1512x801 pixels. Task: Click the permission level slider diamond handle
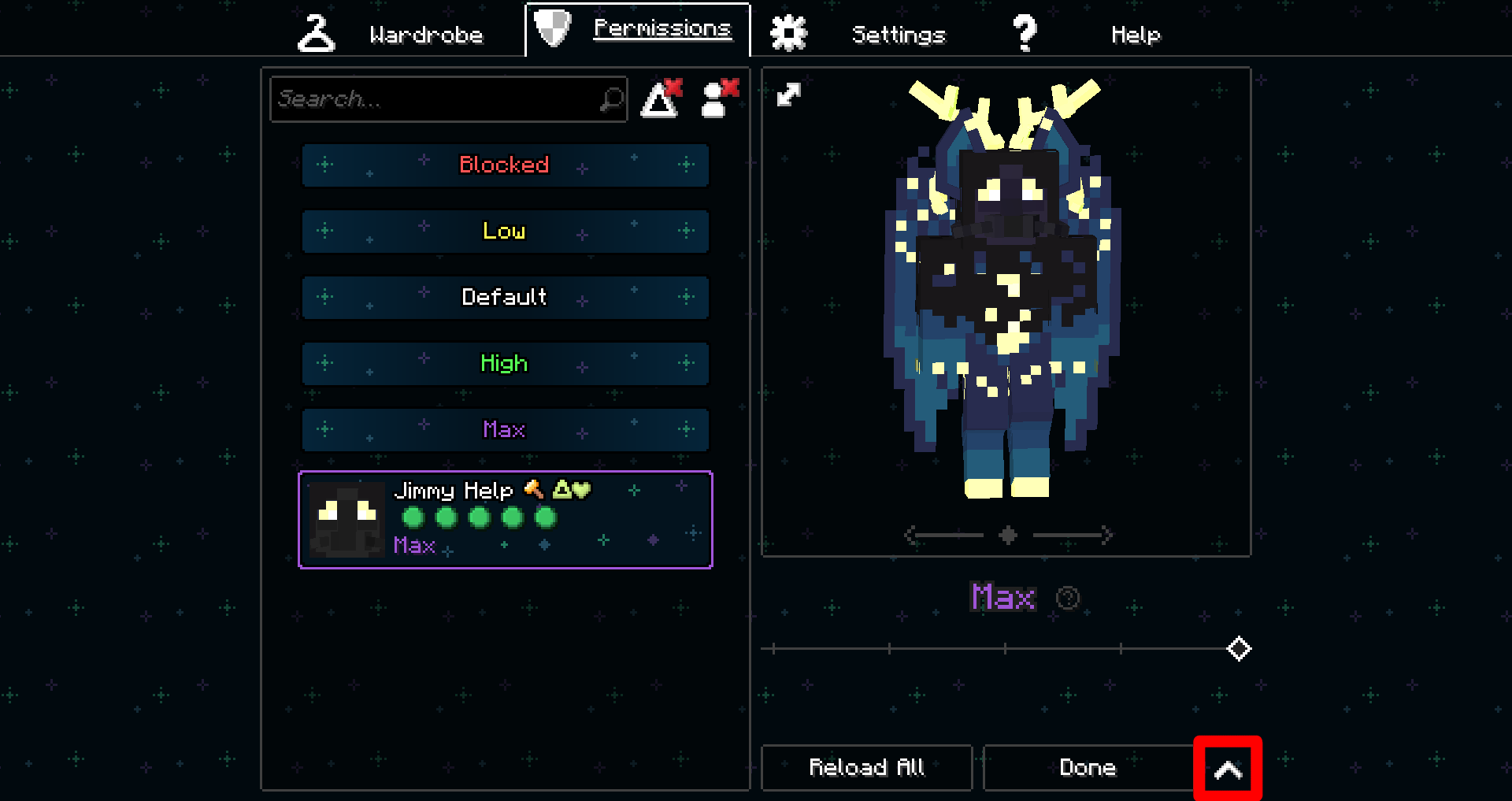(x=1239, y=649)
